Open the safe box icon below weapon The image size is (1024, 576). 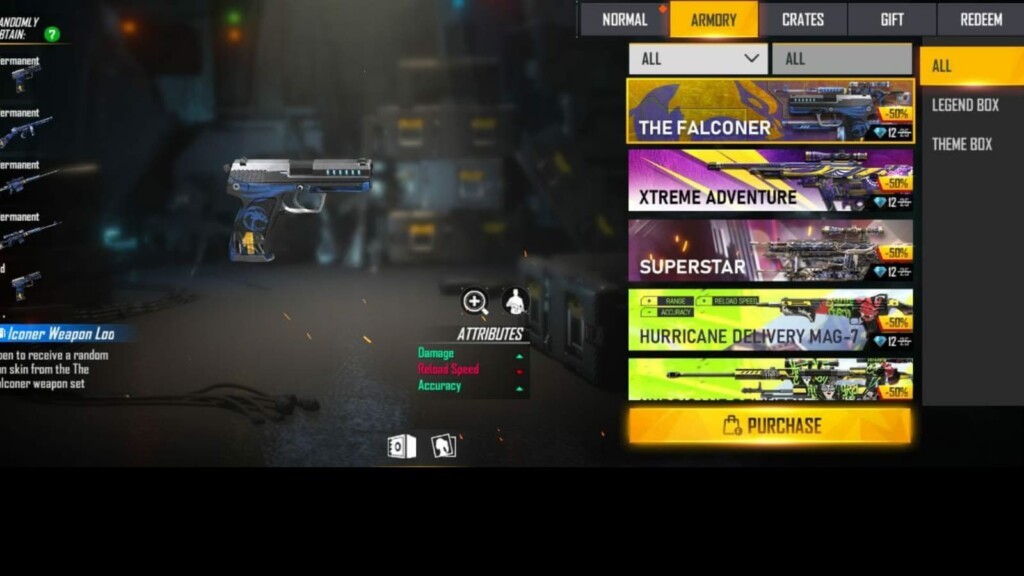tap(401, 446)
